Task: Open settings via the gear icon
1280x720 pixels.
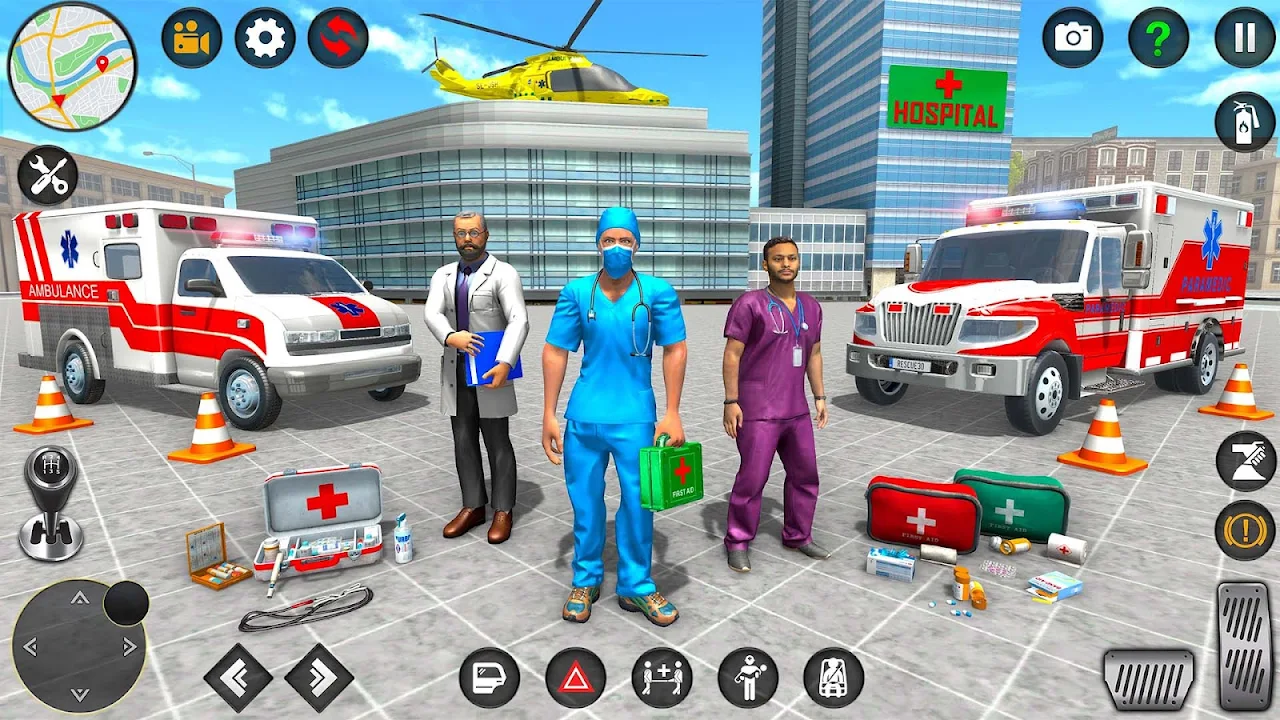Action: [265, 38]
